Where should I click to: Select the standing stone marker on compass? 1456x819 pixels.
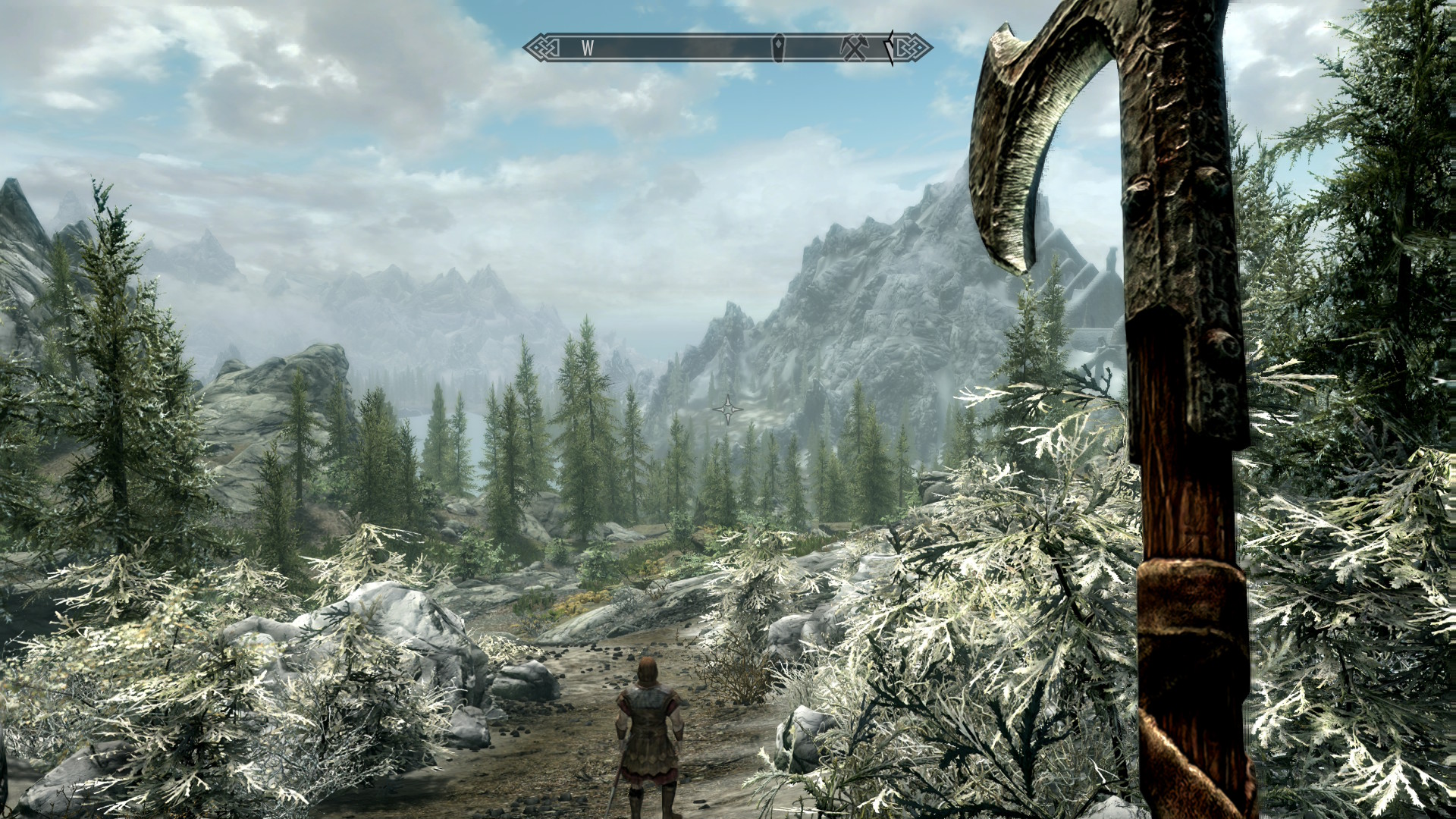(778, 48)
